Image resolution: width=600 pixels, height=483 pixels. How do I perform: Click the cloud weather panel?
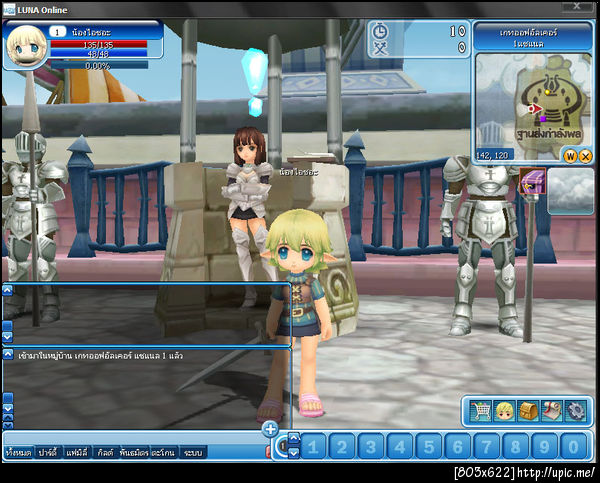(571, 190)
